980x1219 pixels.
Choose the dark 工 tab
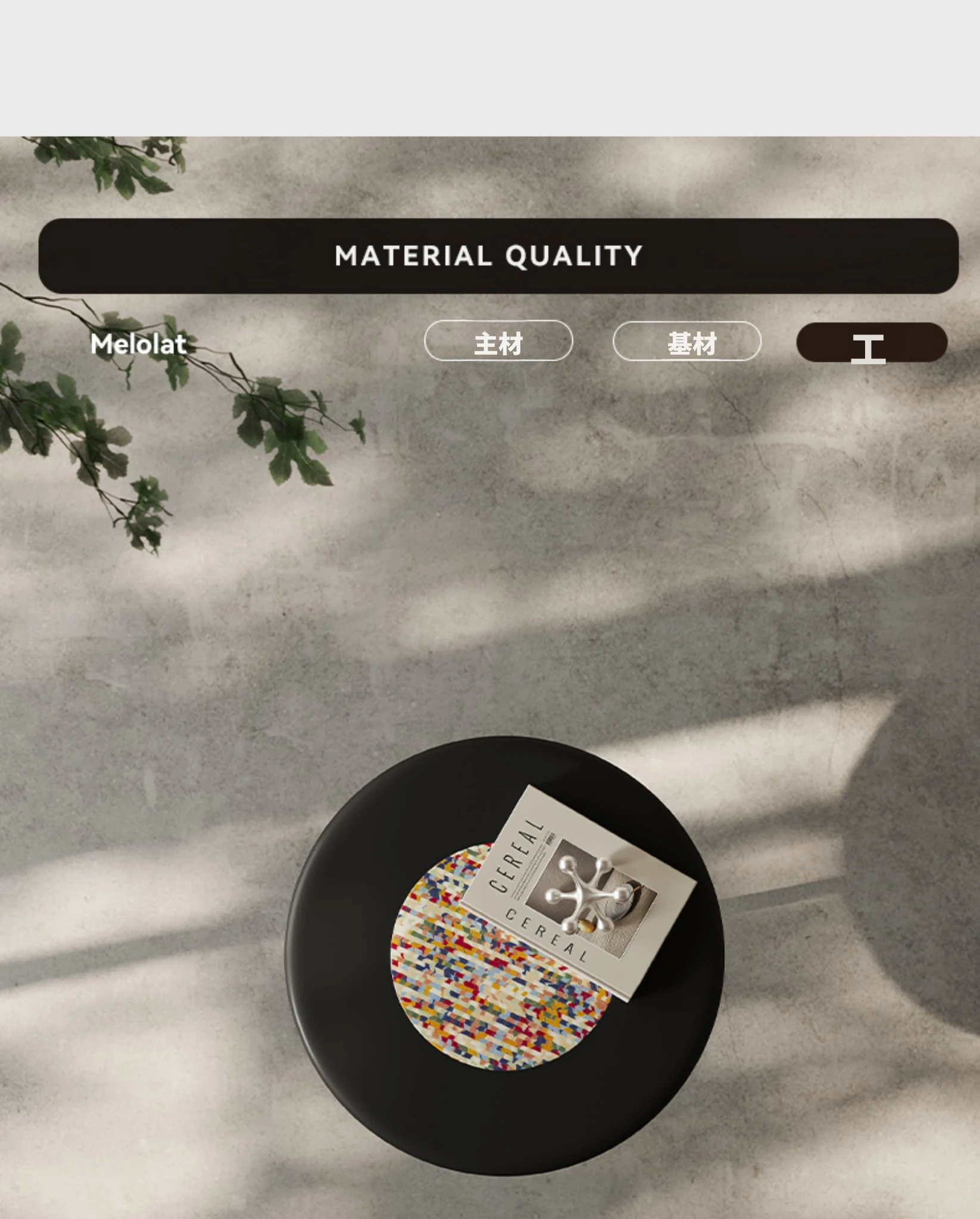871,343
